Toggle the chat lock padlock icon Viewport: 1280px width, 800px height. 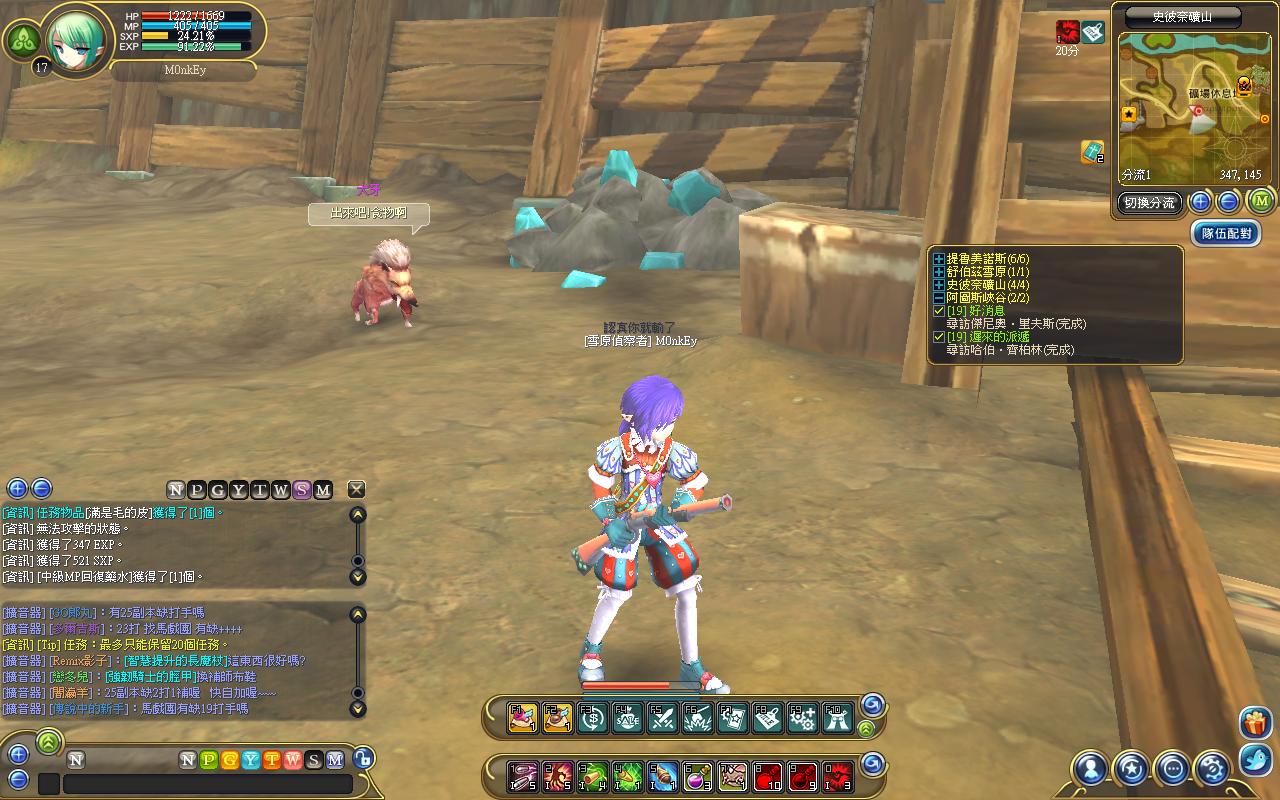coord(363,759)
